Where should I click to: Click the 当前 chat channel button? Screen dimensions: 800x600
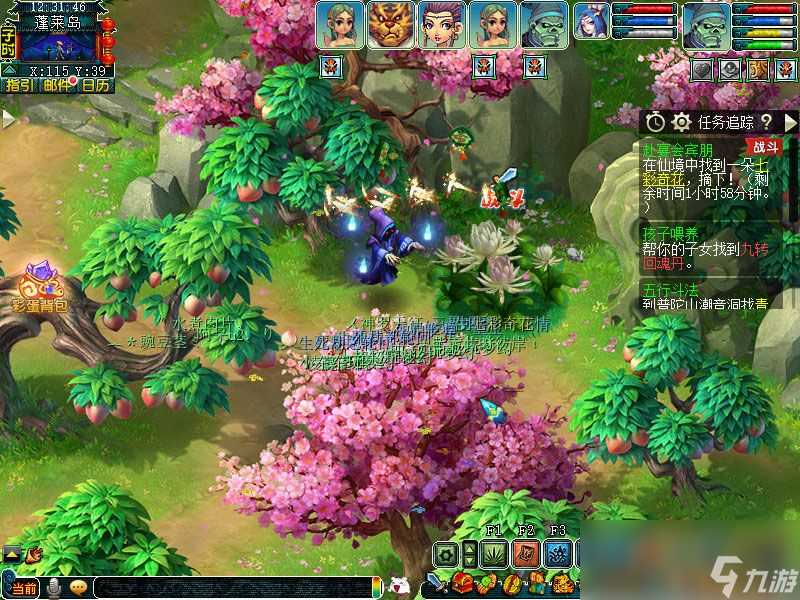[x=24, y=587]
